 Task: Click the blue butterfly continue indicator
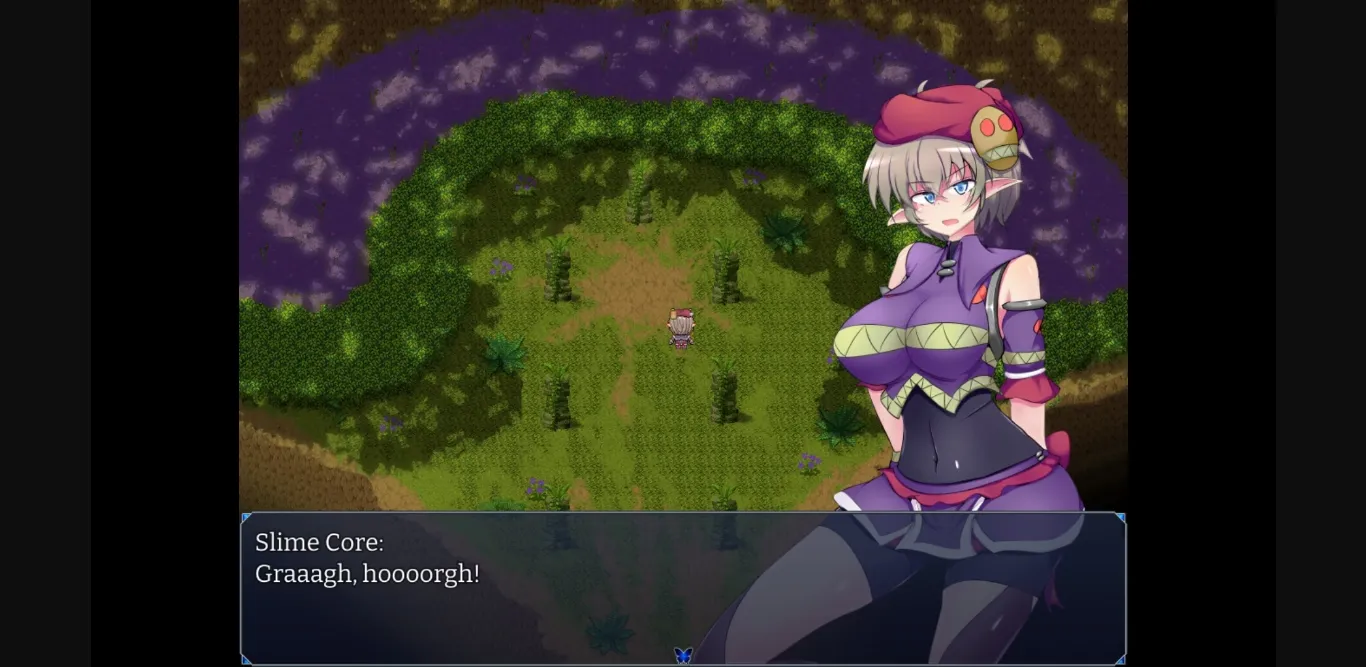click(683, 655)
